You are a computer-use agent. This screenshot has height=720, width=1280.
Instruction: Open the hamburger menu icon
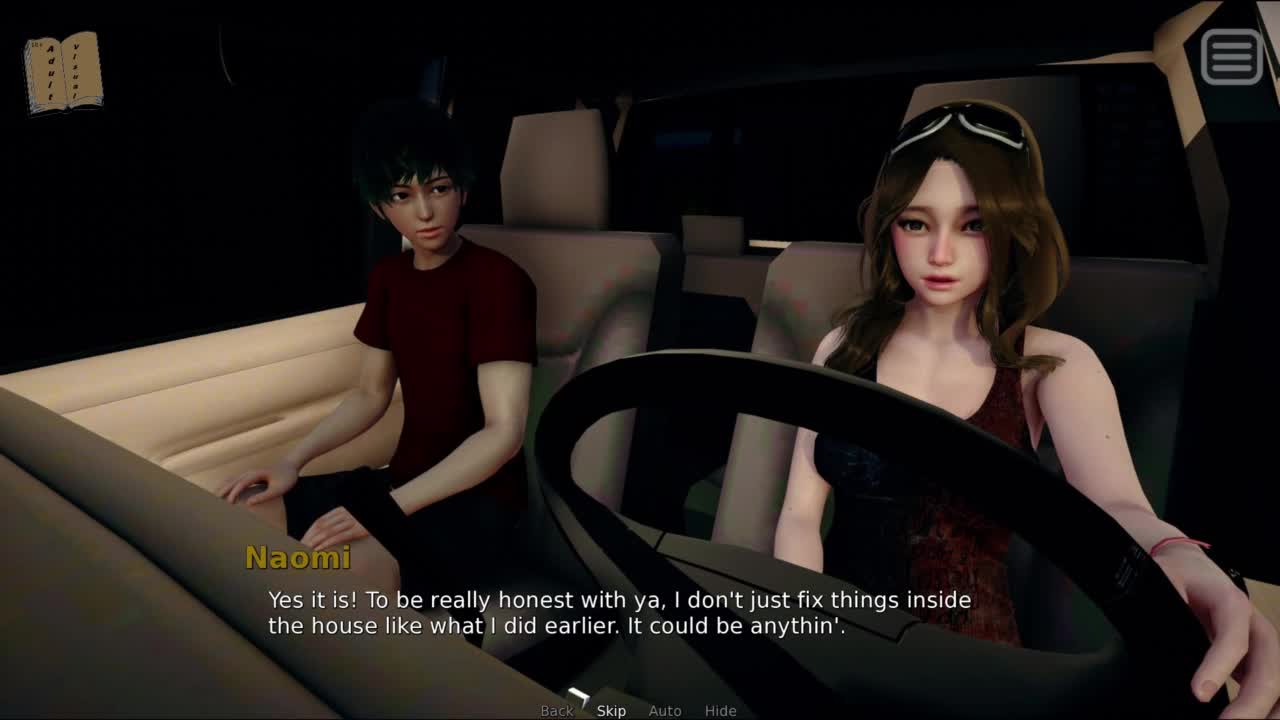click(x=1231, y=56)
